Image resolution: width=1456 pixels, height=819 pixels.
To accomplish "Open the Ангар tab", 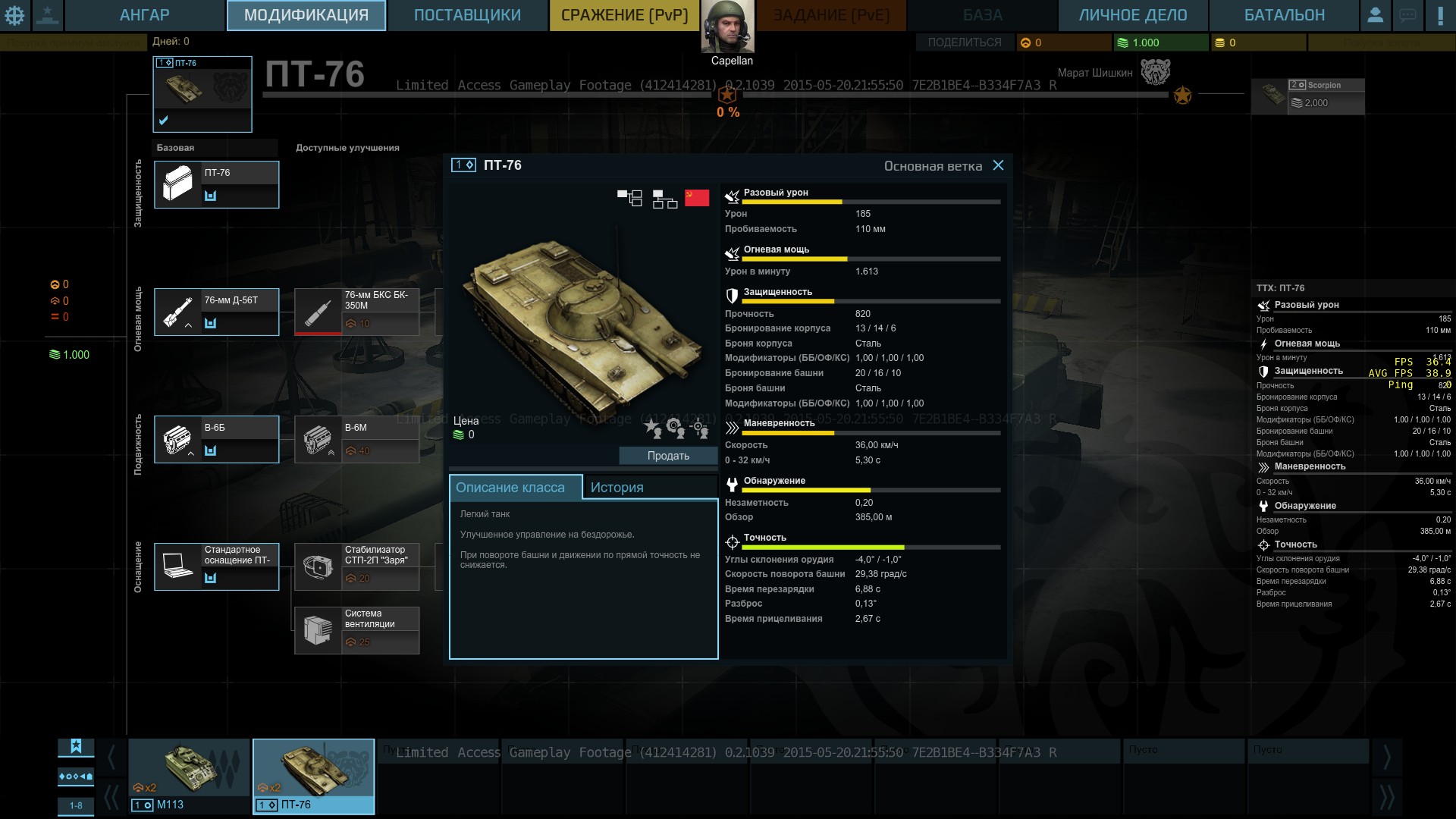I will (144, 15).
